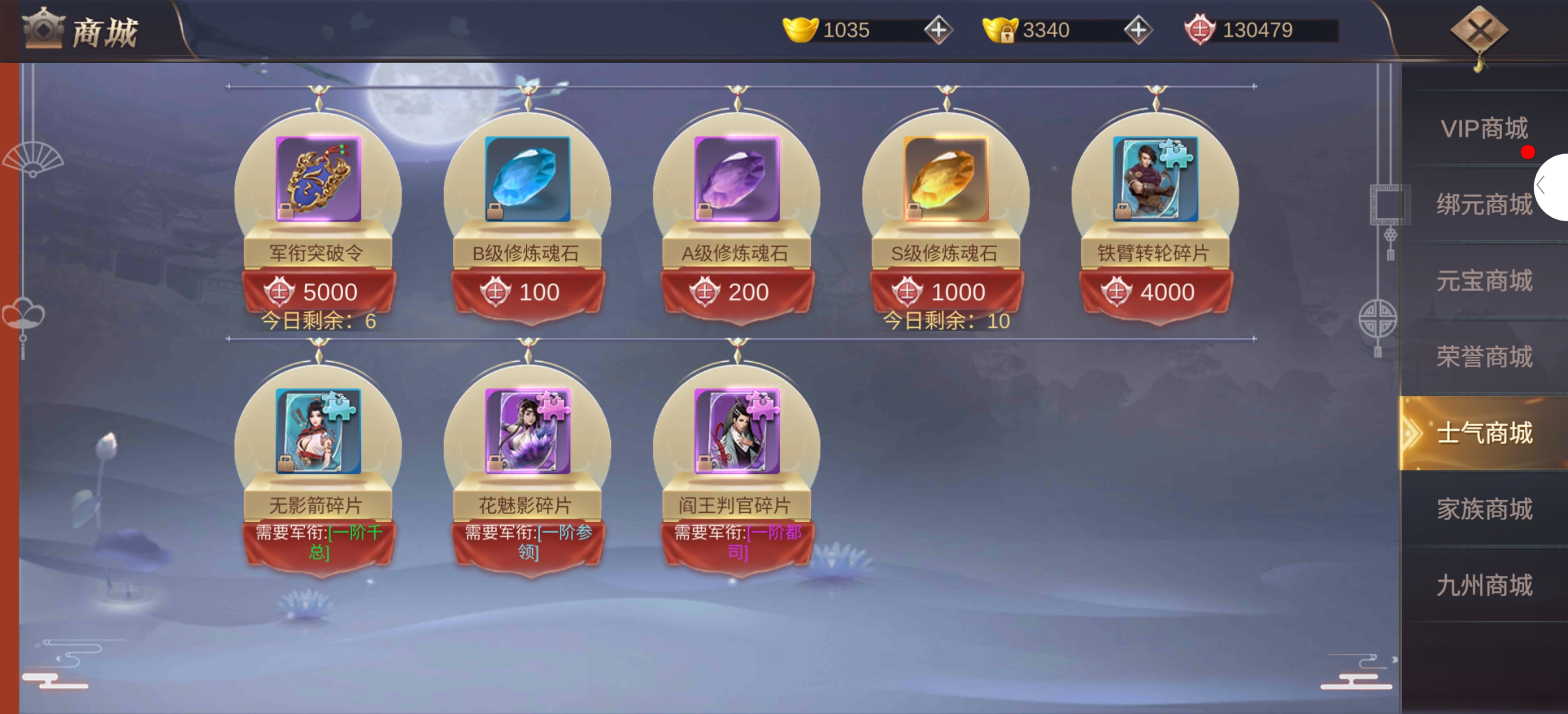This screenshot has width=1568, height=714.
Task: Select the 元宝商城 tab
Action: click(1483, 281)
